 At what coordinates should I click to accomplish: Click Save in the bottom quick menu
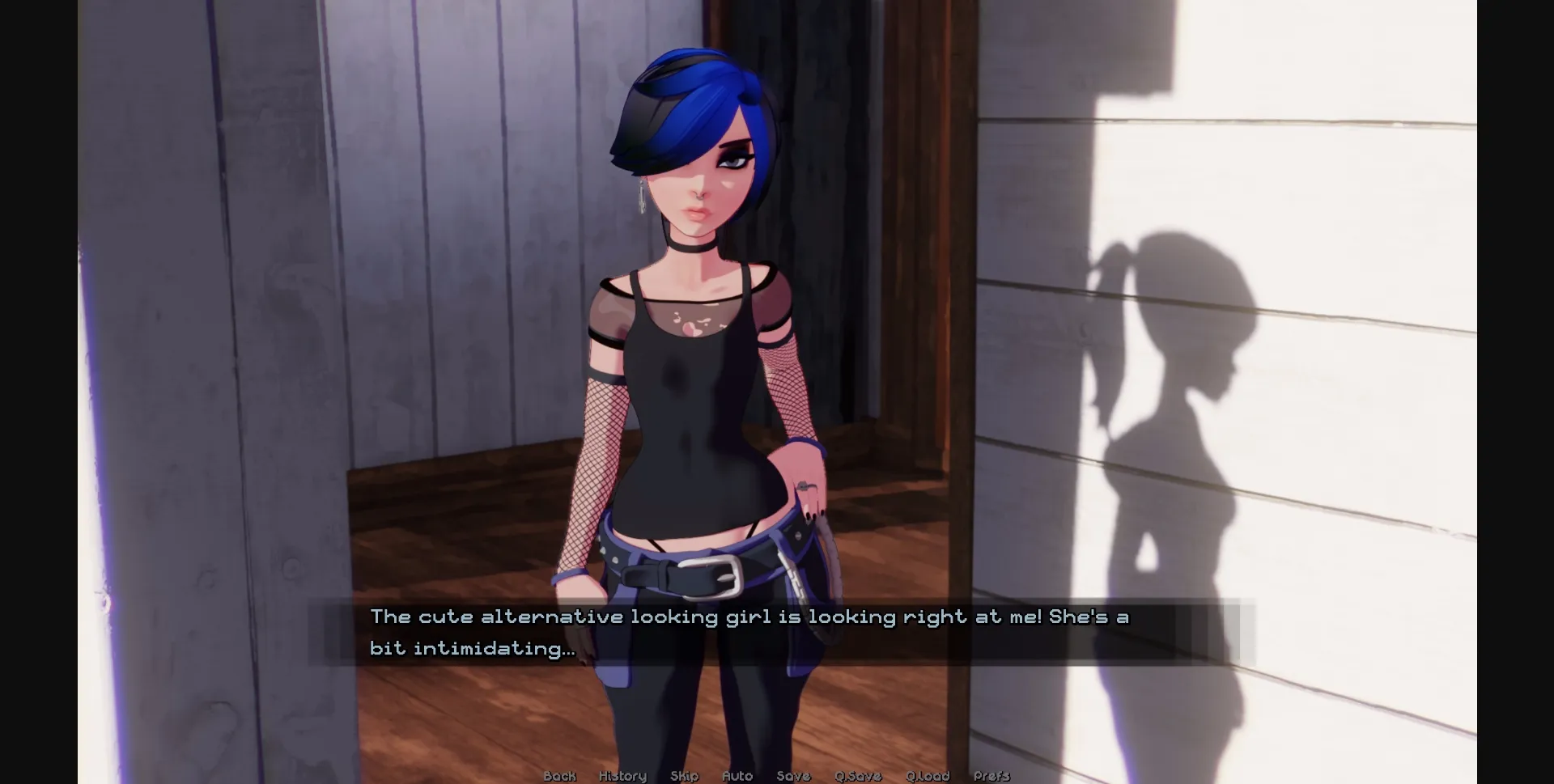coord(793,776)
